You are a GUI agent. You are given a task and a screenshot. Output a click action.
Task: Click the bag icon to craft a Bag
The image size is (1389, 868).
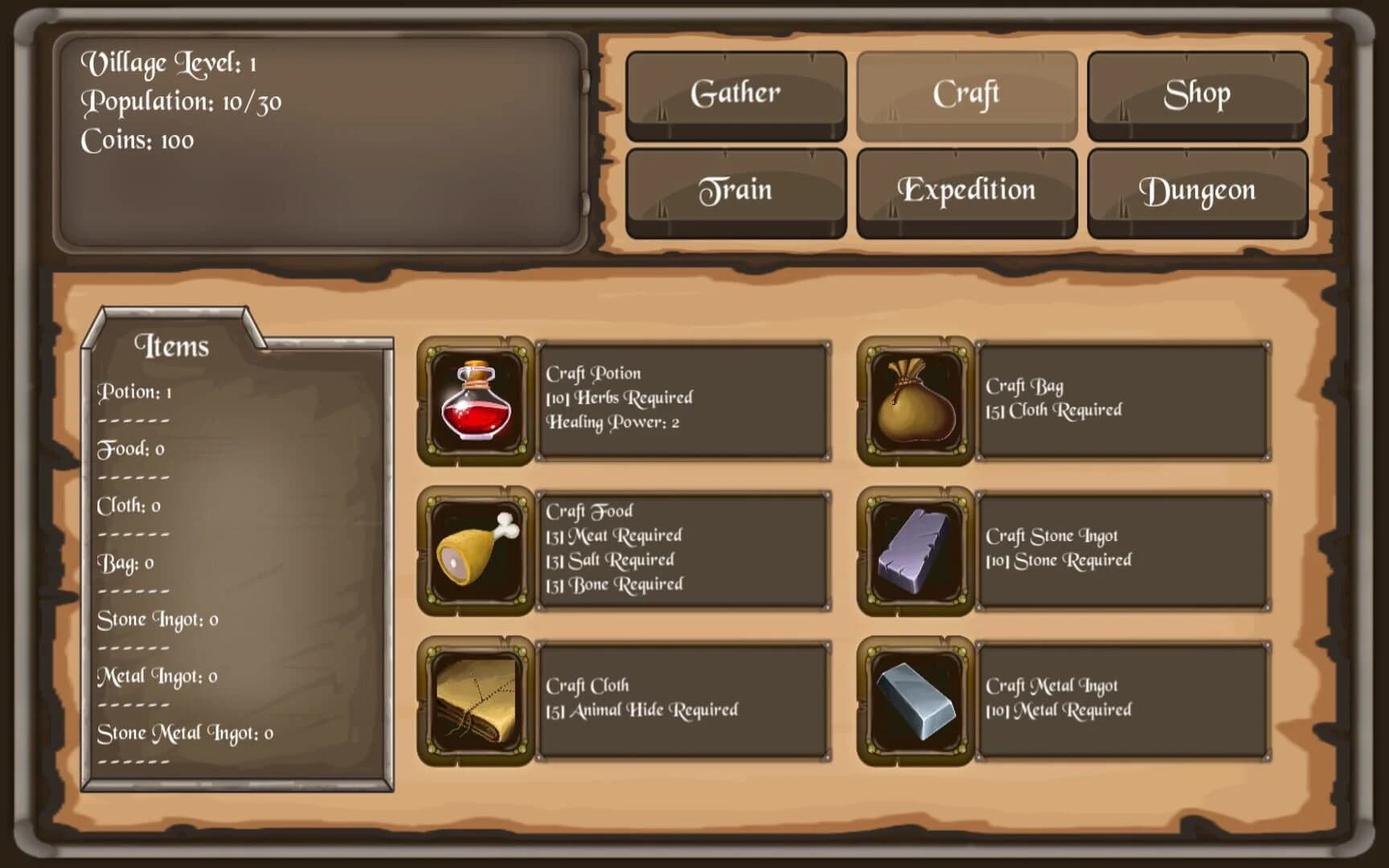coord(916,400)
